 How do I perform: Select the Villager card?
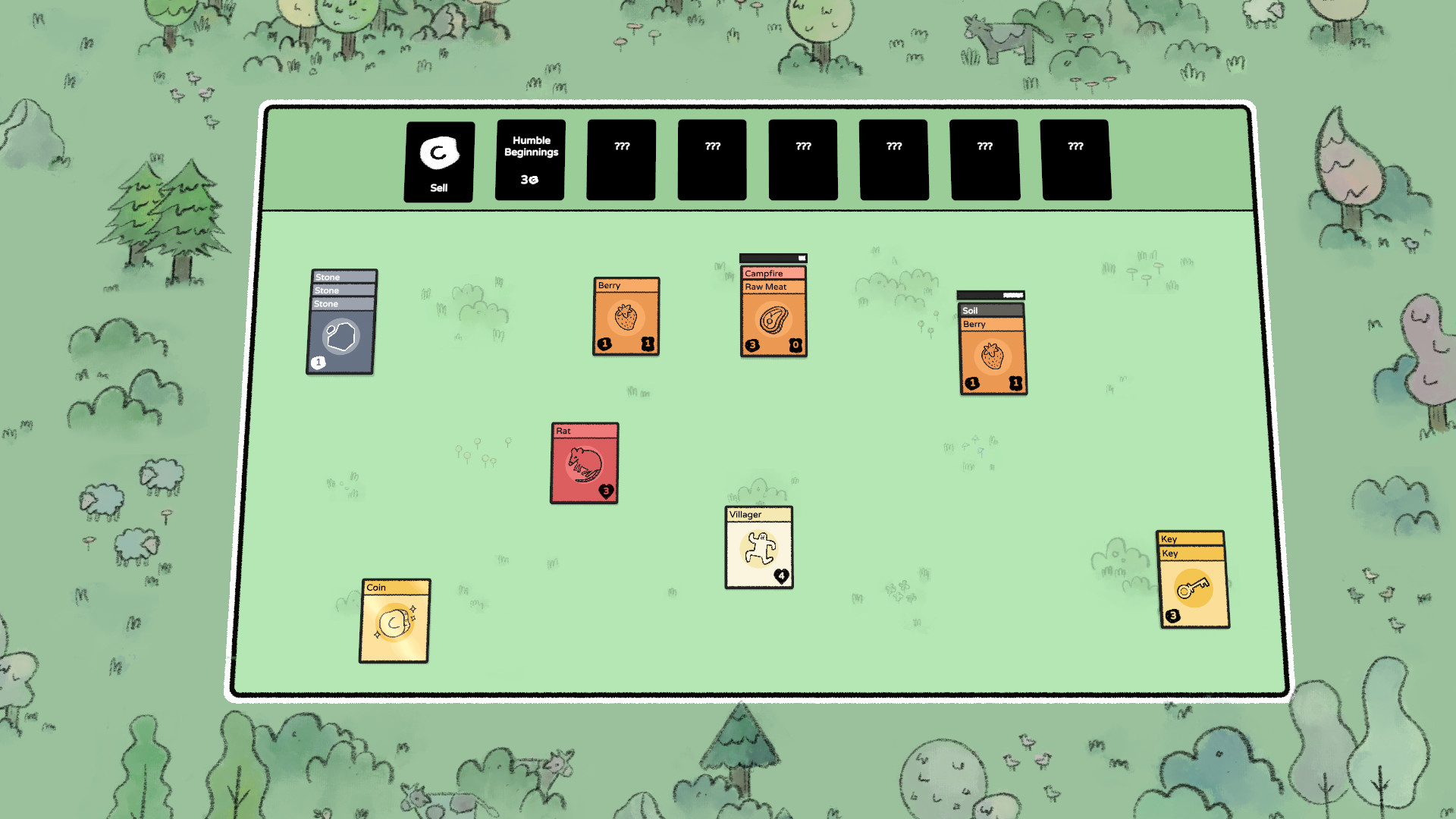pos(758,548)
